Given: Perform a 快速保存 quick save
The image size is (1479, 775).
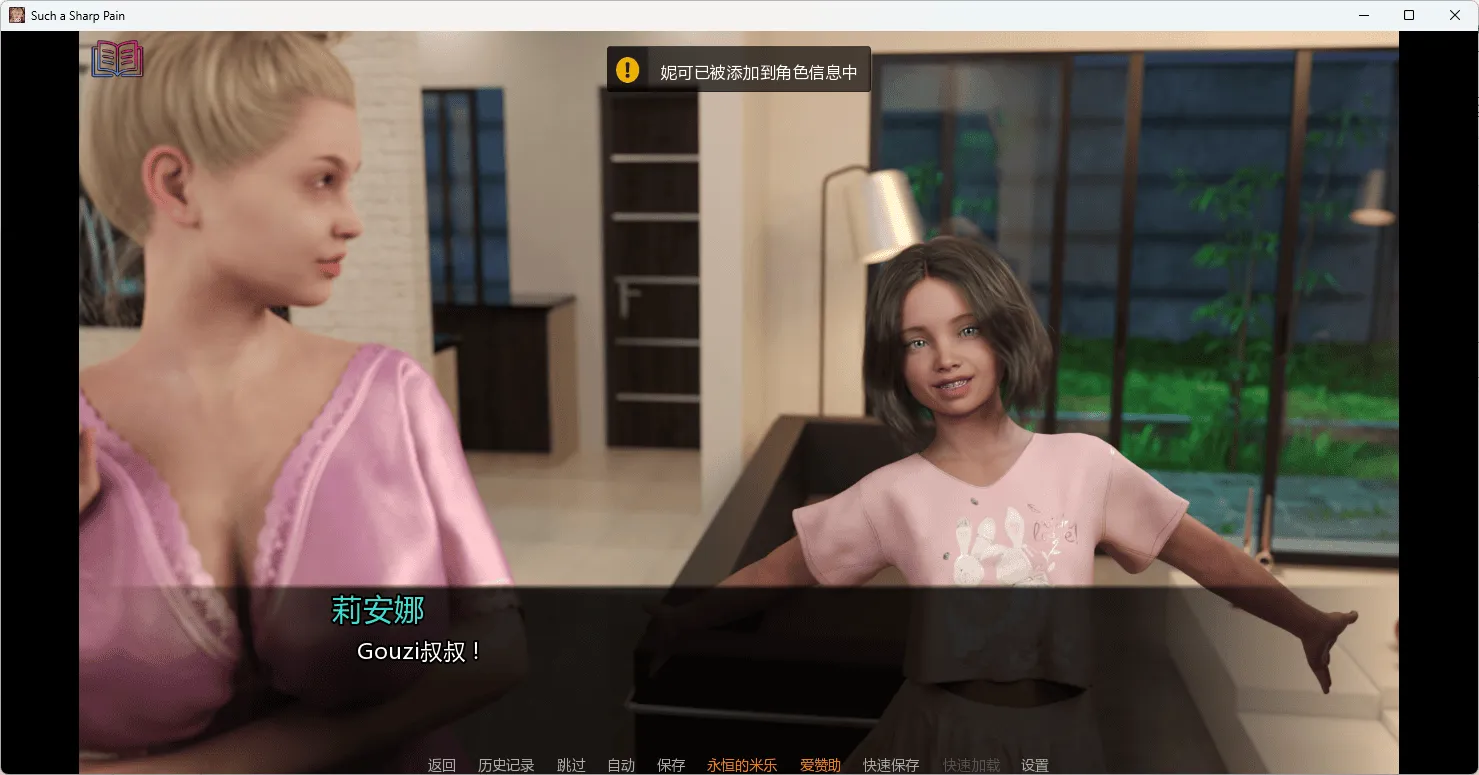Looking at the screenshot, I should (890, 764).
